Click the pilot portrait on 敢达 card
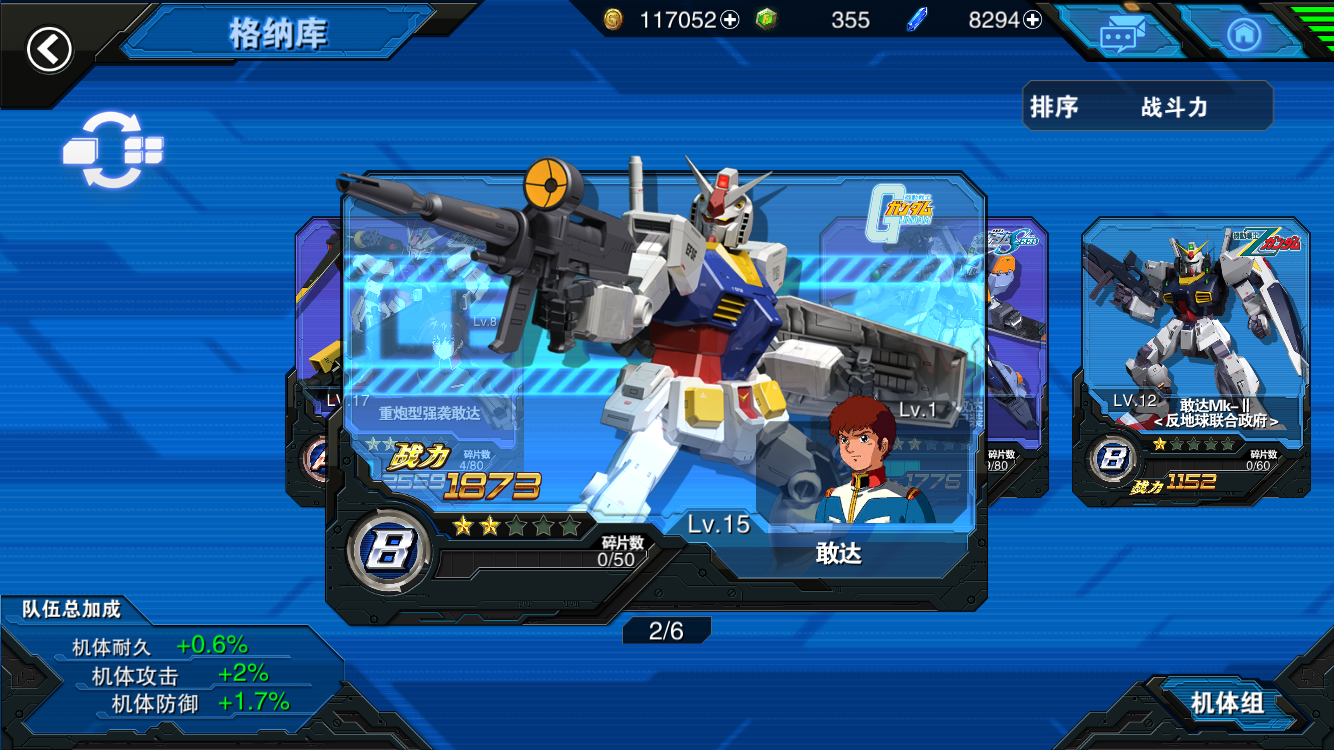Screen dimensions: 1334x750 pos(860,460)
